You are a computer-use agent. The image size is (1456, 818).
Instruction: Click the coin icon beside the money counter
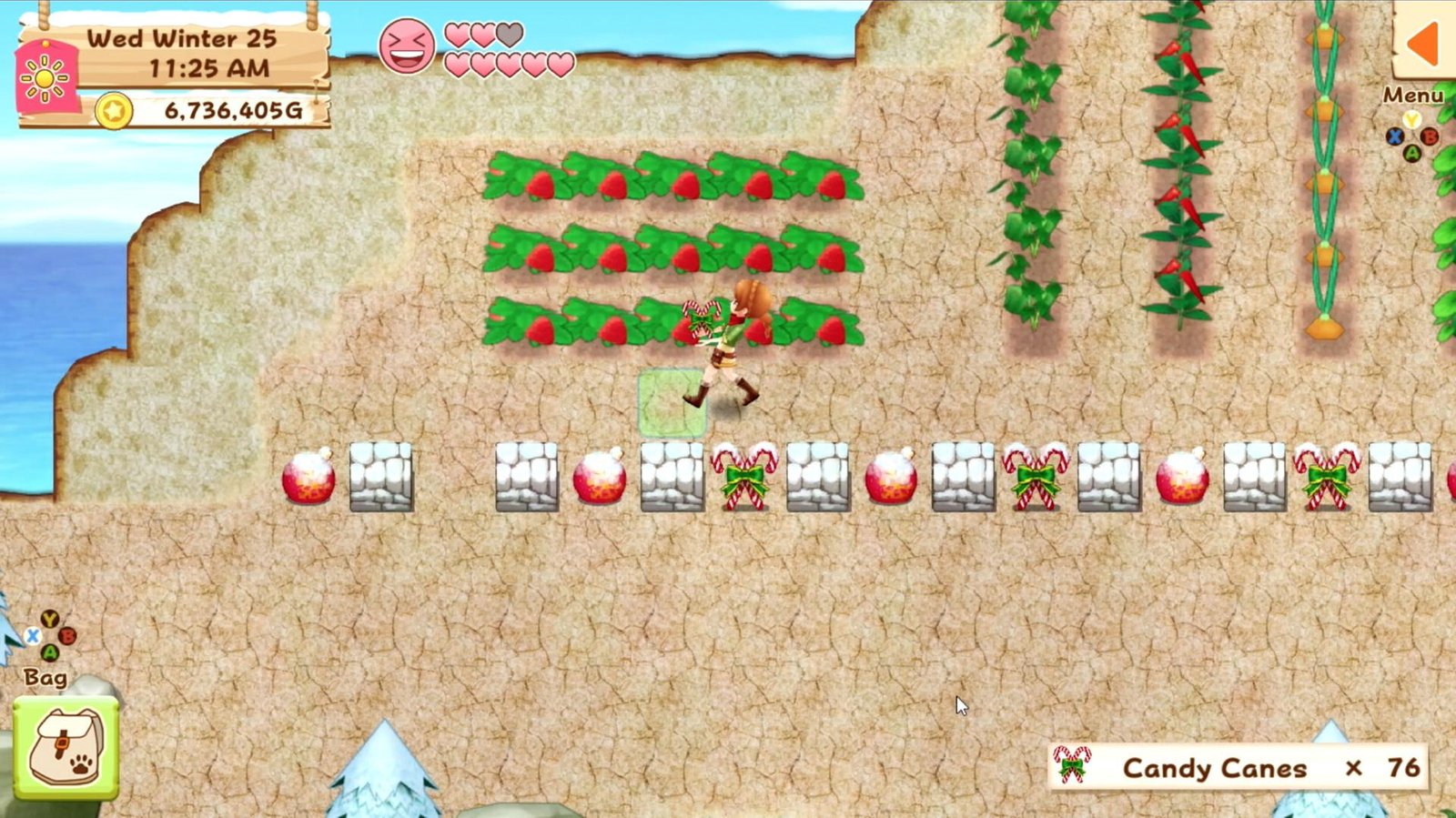(x=116, y=109)
